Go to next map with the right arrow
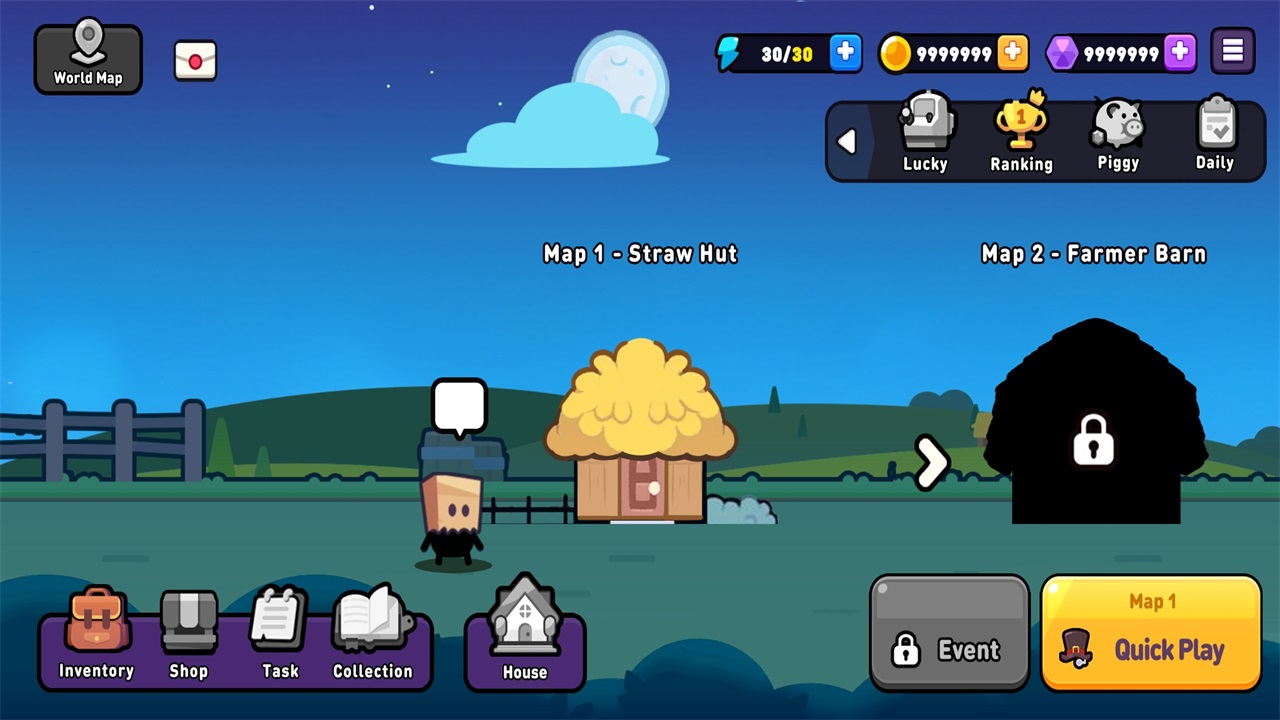 pyautogui.click(x=931, y=462)
